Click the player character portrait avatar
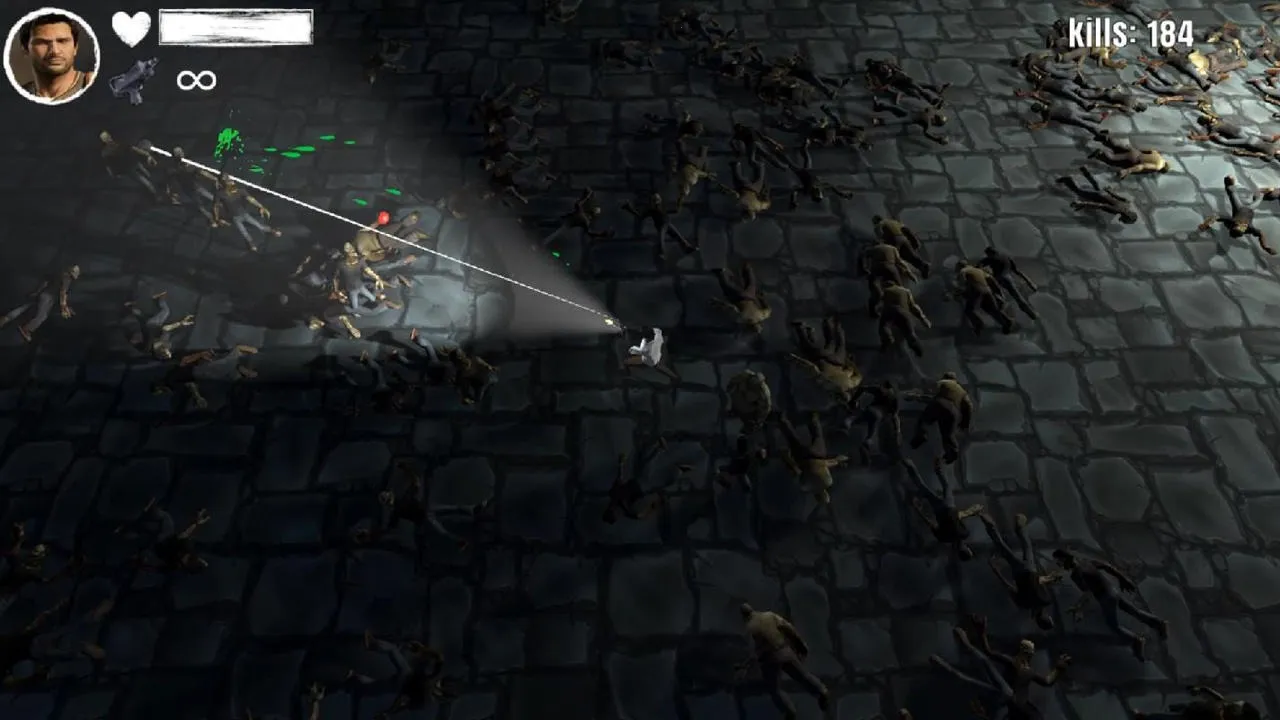Screen dimensions: 1280x720 click(48, 48)
